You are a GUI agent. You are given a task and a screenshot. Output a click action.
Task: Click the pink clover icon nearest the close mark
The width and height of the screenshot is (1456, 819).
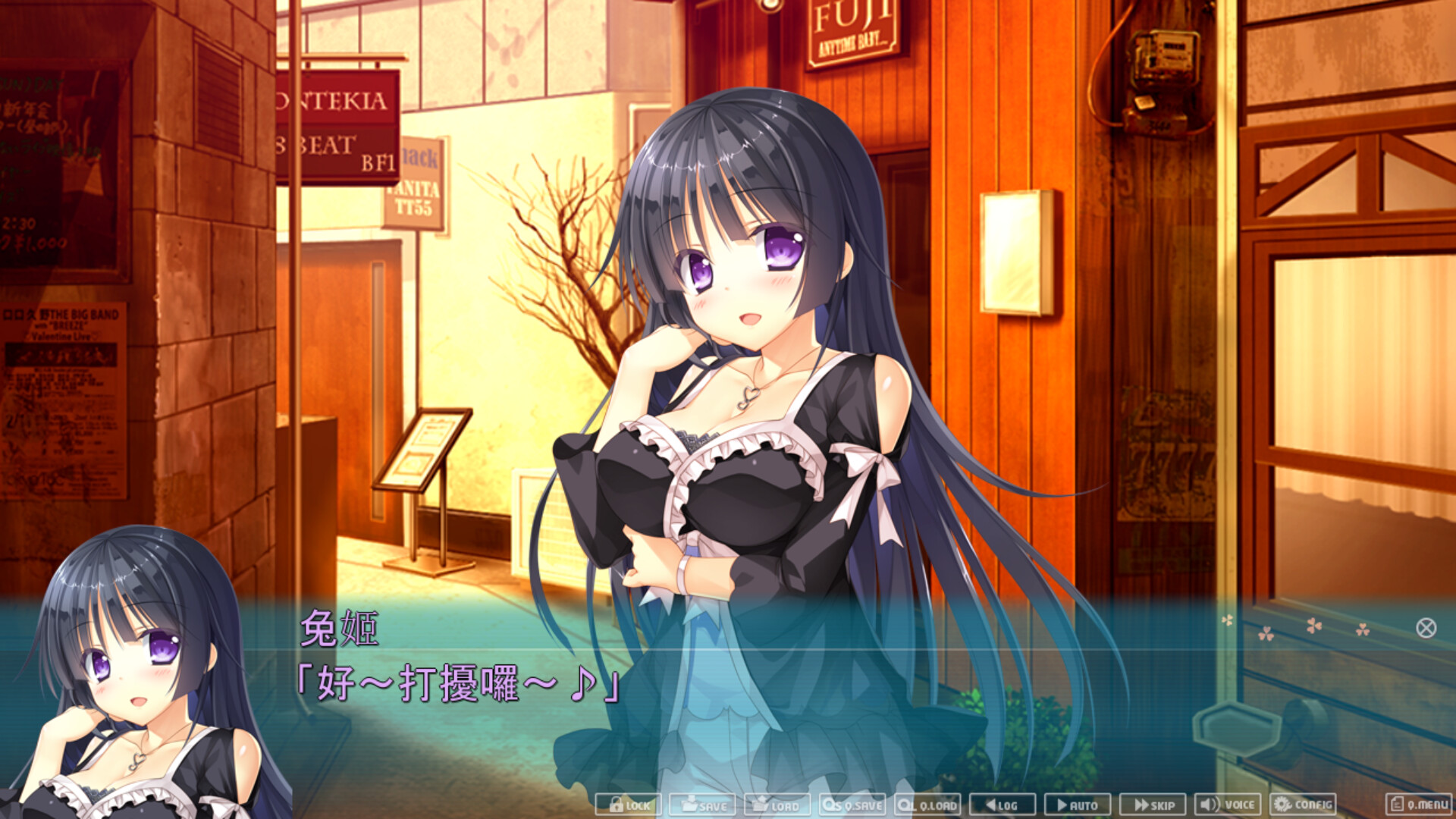click(x=1362, y=631)
